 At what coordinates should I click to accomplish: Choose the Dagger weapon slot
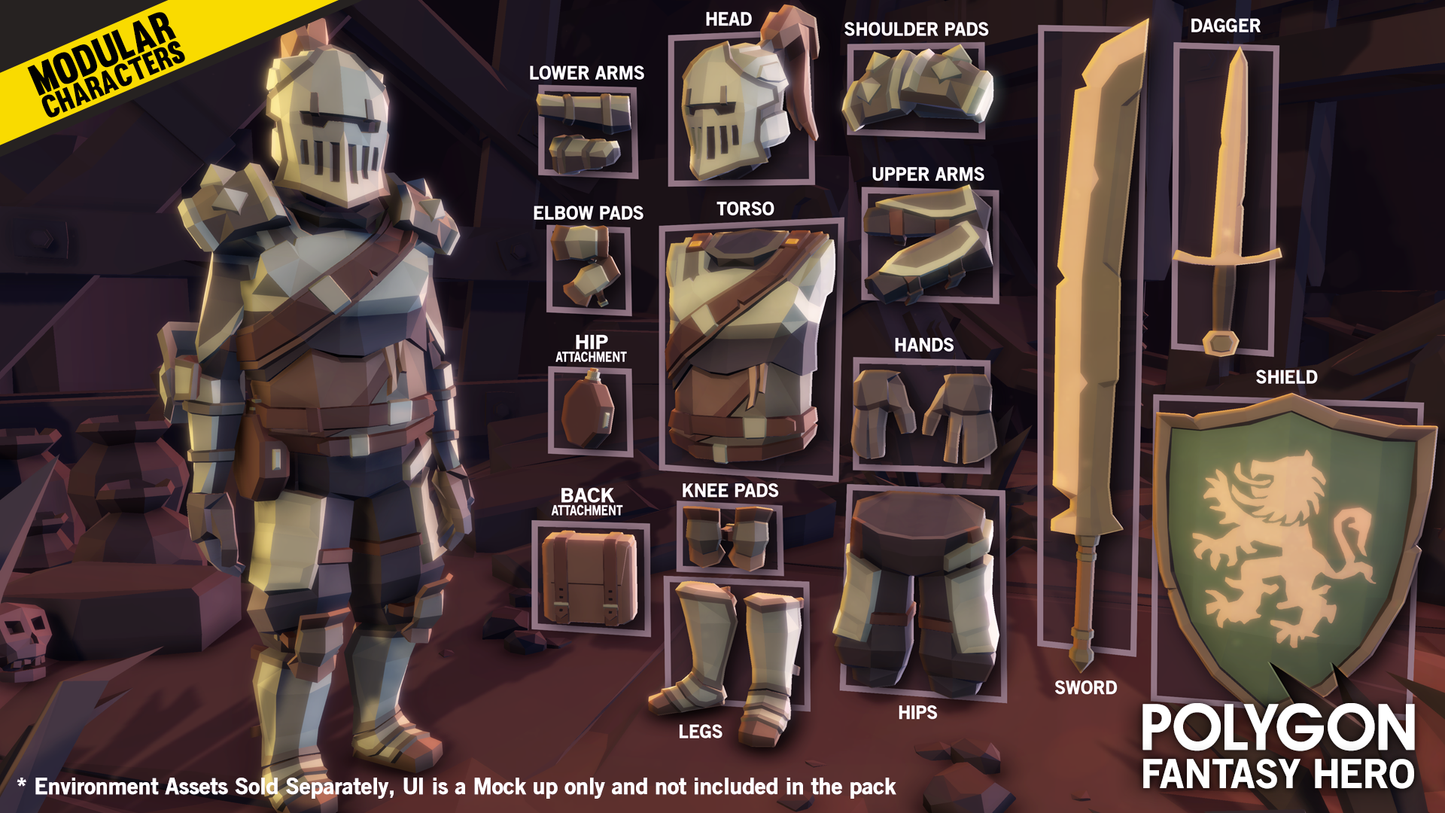click(1225, 198)
